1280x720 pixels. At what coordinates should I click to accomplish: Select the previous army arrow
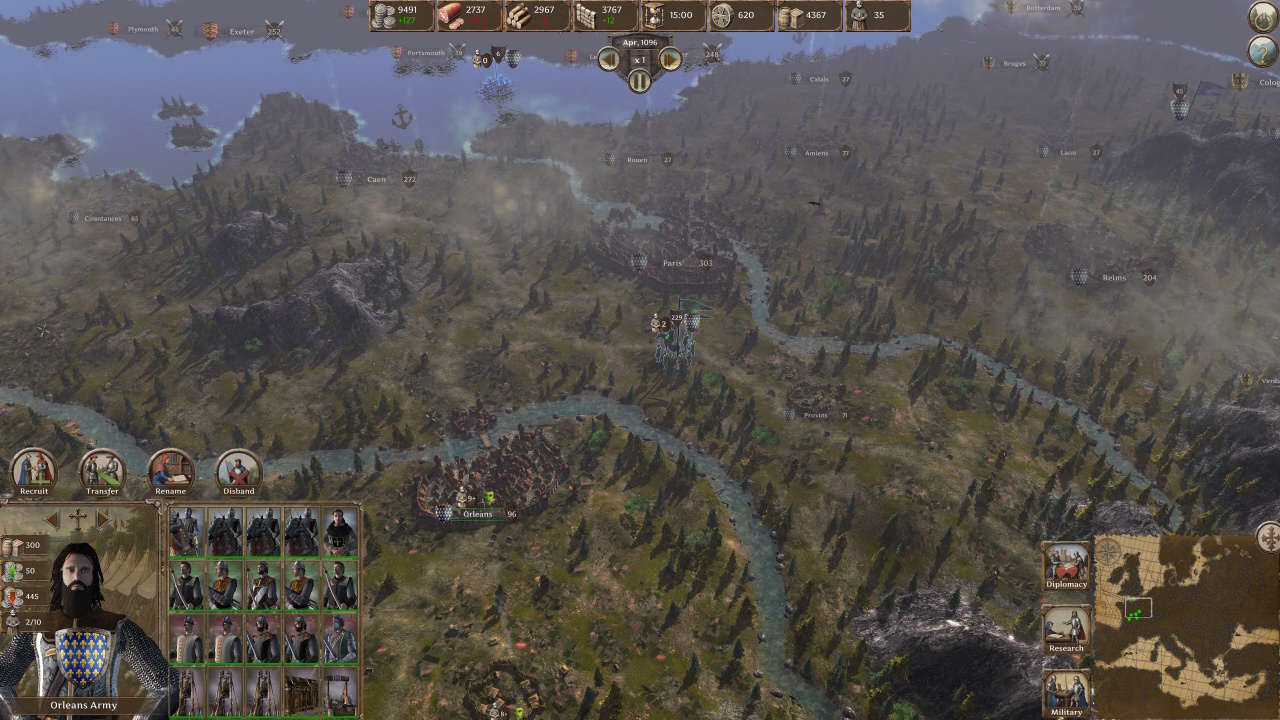pos(52,520)
